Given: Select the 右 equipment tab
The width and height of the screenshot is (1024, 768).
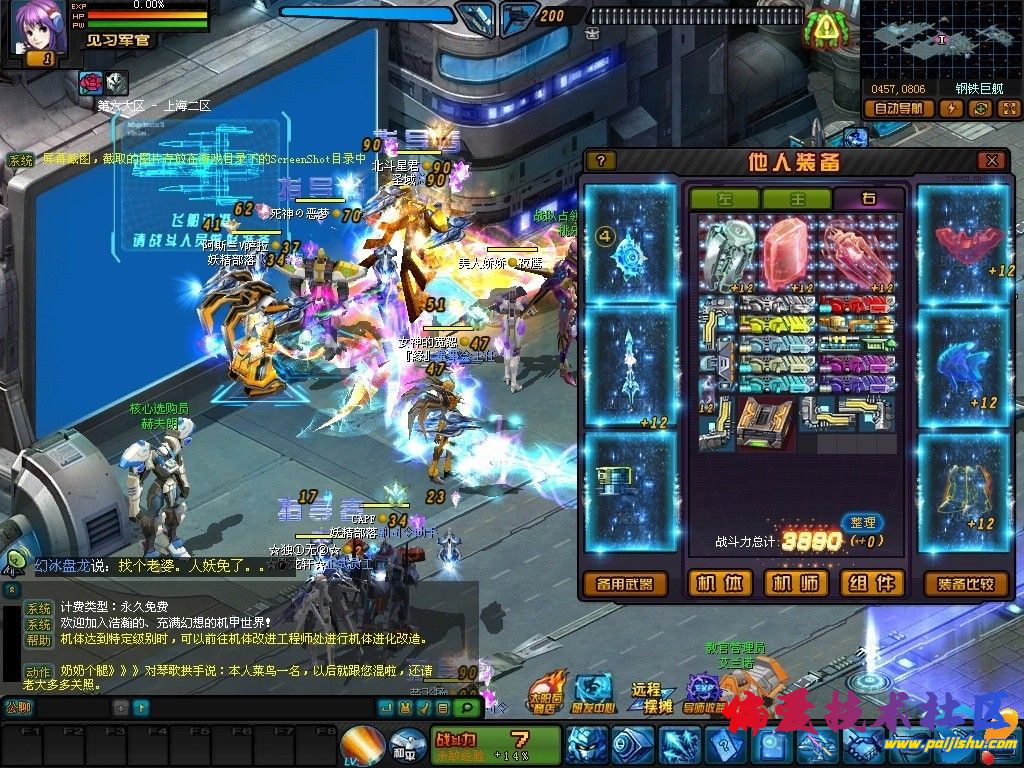Looking at the screenshot, I should [x=868, y=199].
